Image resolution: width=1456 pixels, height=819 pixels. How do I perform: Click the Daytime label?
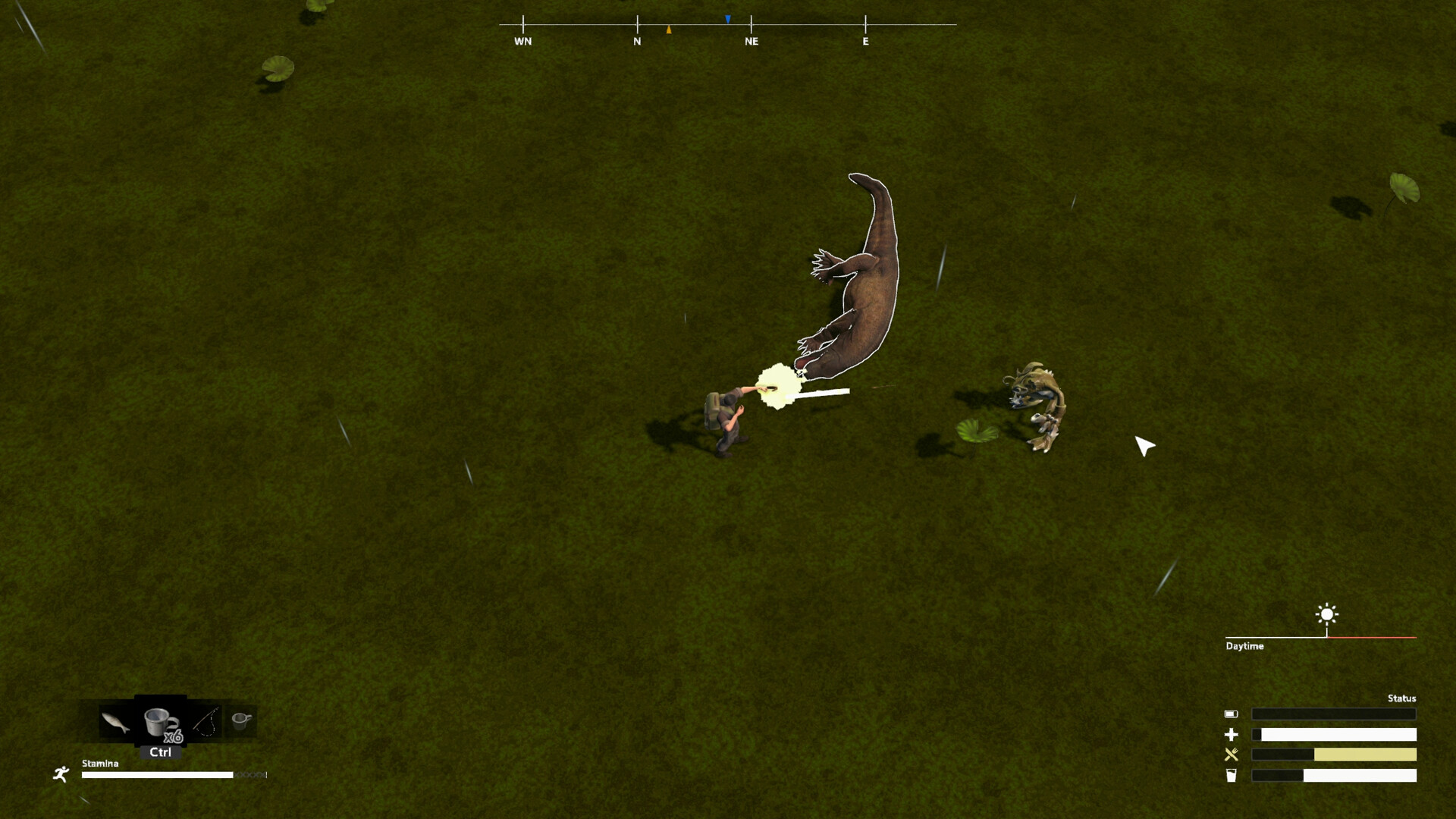1246,646
